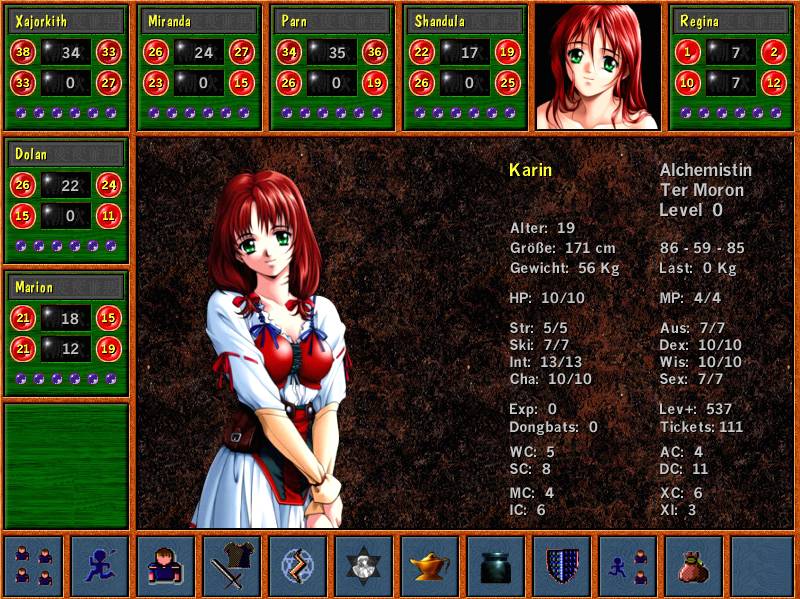This screenshot has height=599, width=800.
Task: Choose Parn's party panel
Action: (x=333, y=67)
